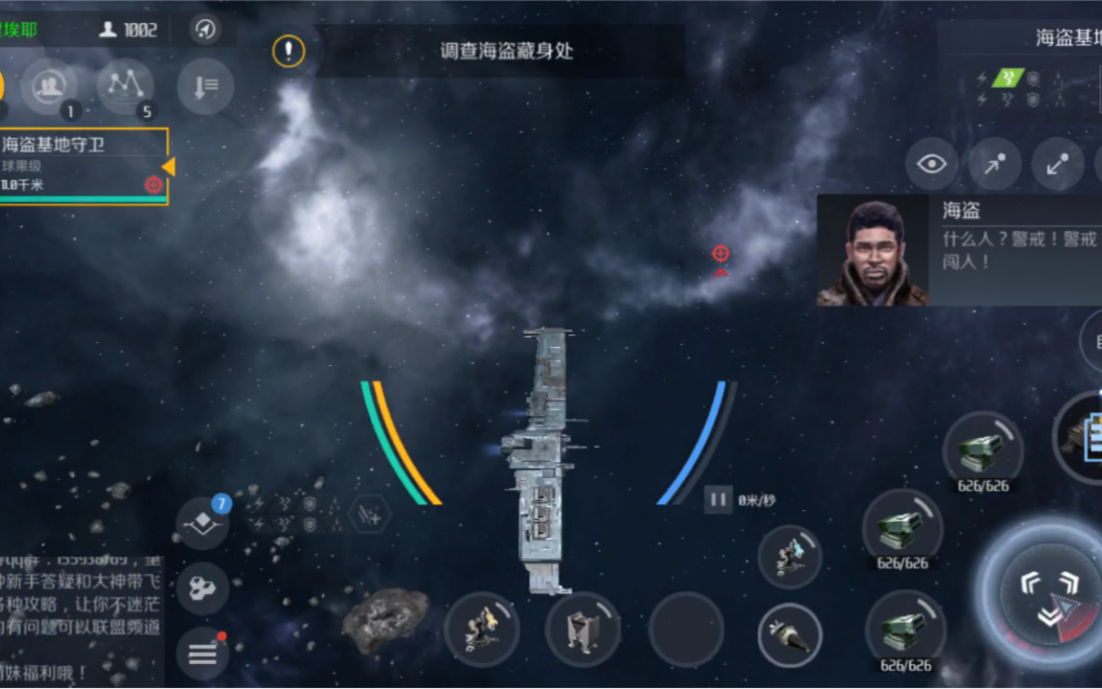
Task: Open the autopilot compass icon
Action: point(205,29)
